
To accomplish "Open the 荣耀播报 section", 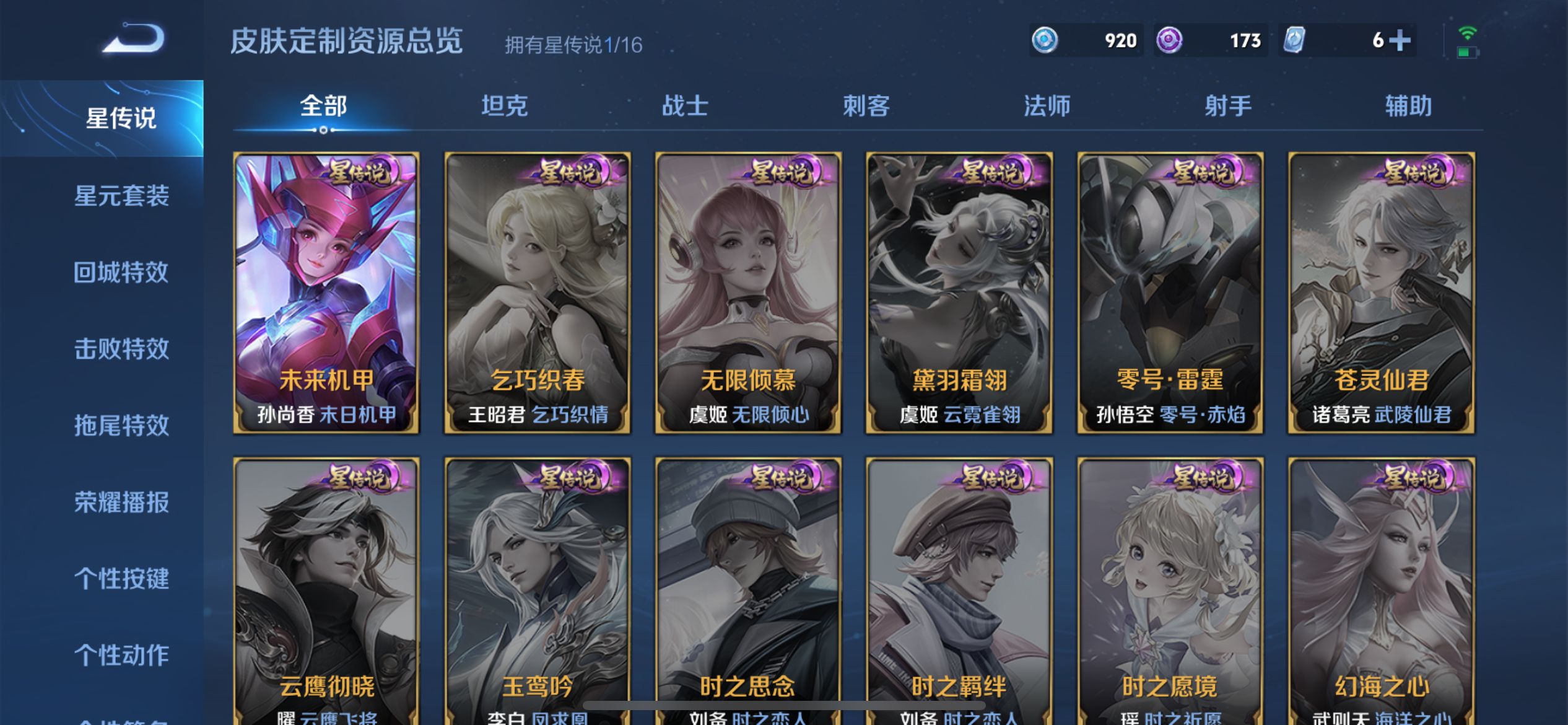I will point(121,502).
